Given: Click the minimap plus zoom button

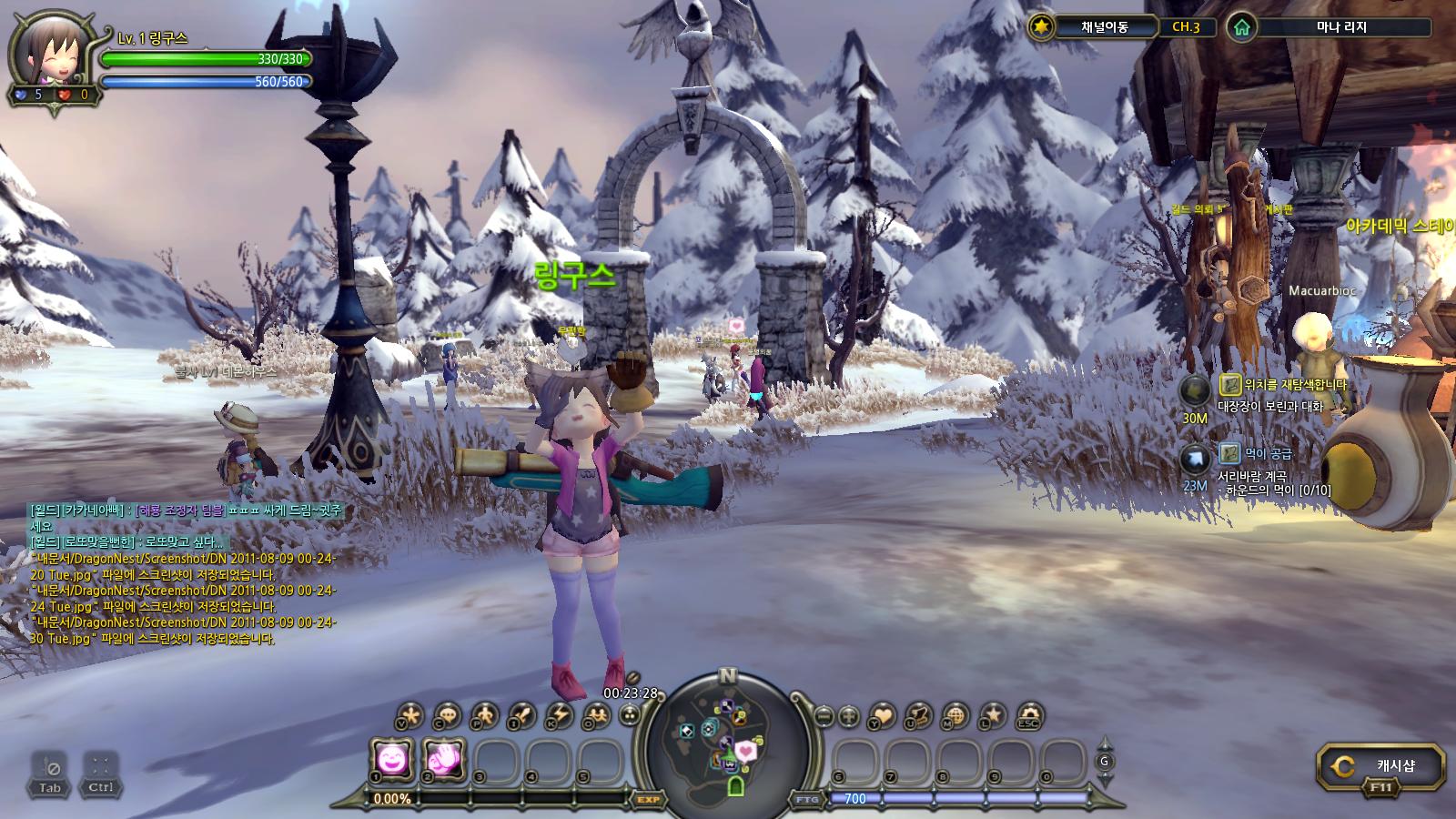Looking at the screenshot, I should tap(848, 716).
